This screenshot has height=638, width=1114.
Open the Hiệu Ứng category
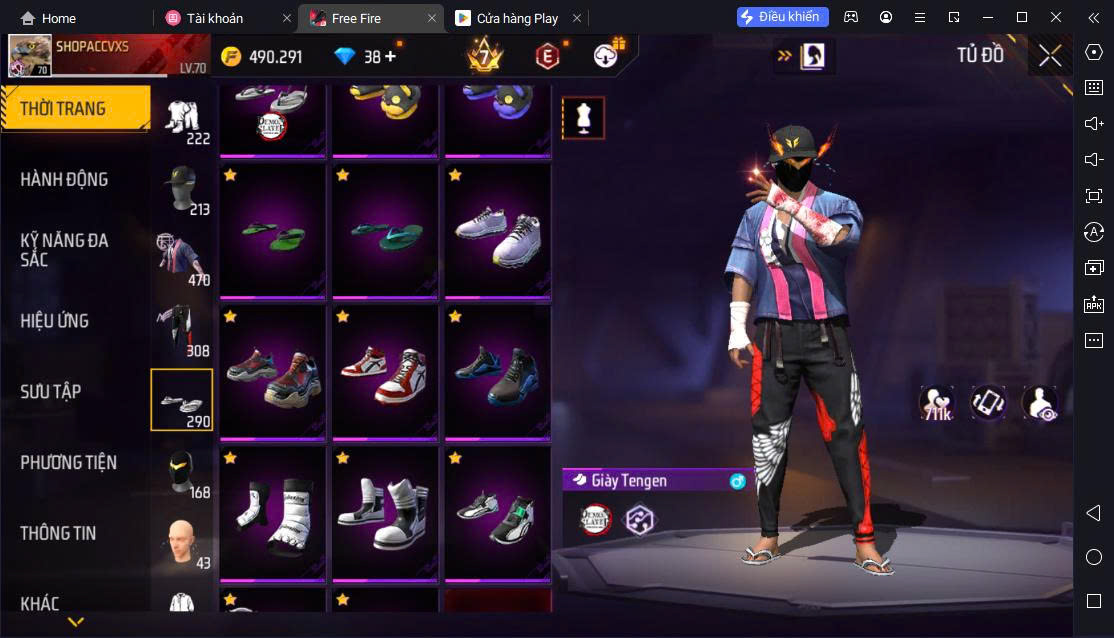point(55,321)
